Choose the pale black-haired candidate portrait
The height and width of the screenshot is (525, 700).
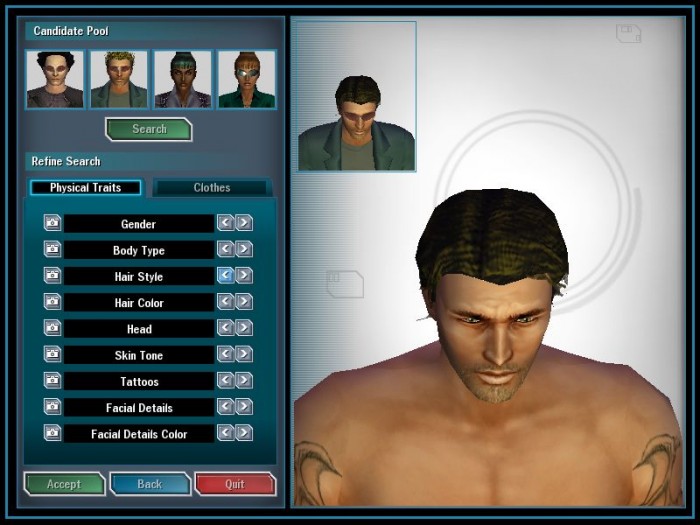click(55, 79)
